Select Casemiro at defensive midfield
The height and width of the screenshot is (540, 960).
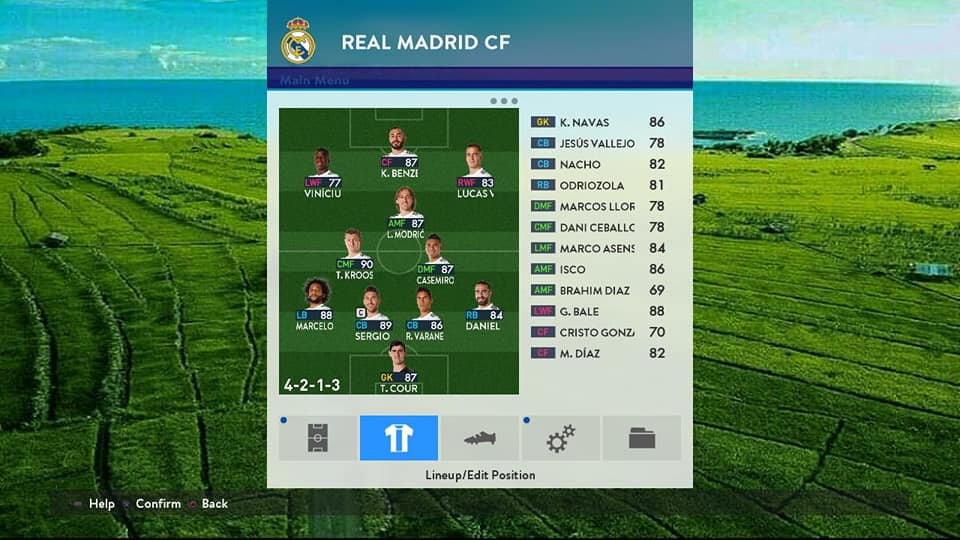[x=434, y=260]
